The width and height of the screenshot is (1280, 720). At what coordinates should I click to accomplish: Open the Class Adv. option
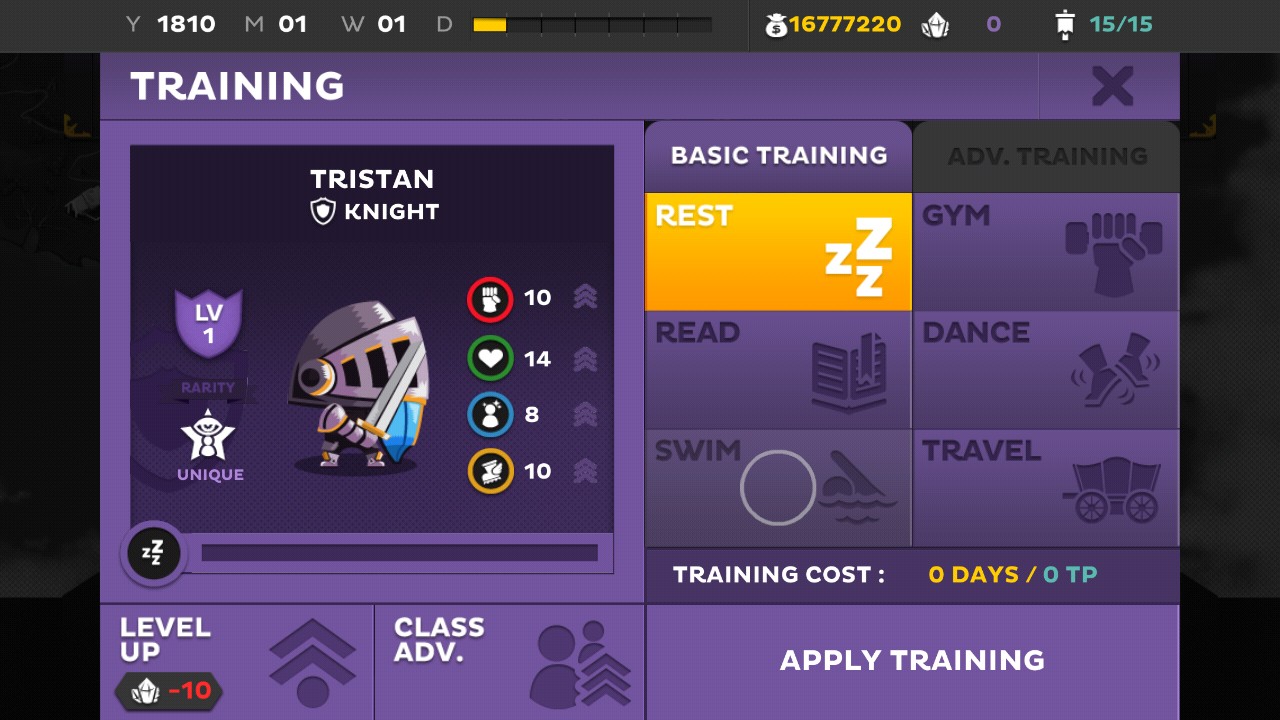tap(510, 662)
